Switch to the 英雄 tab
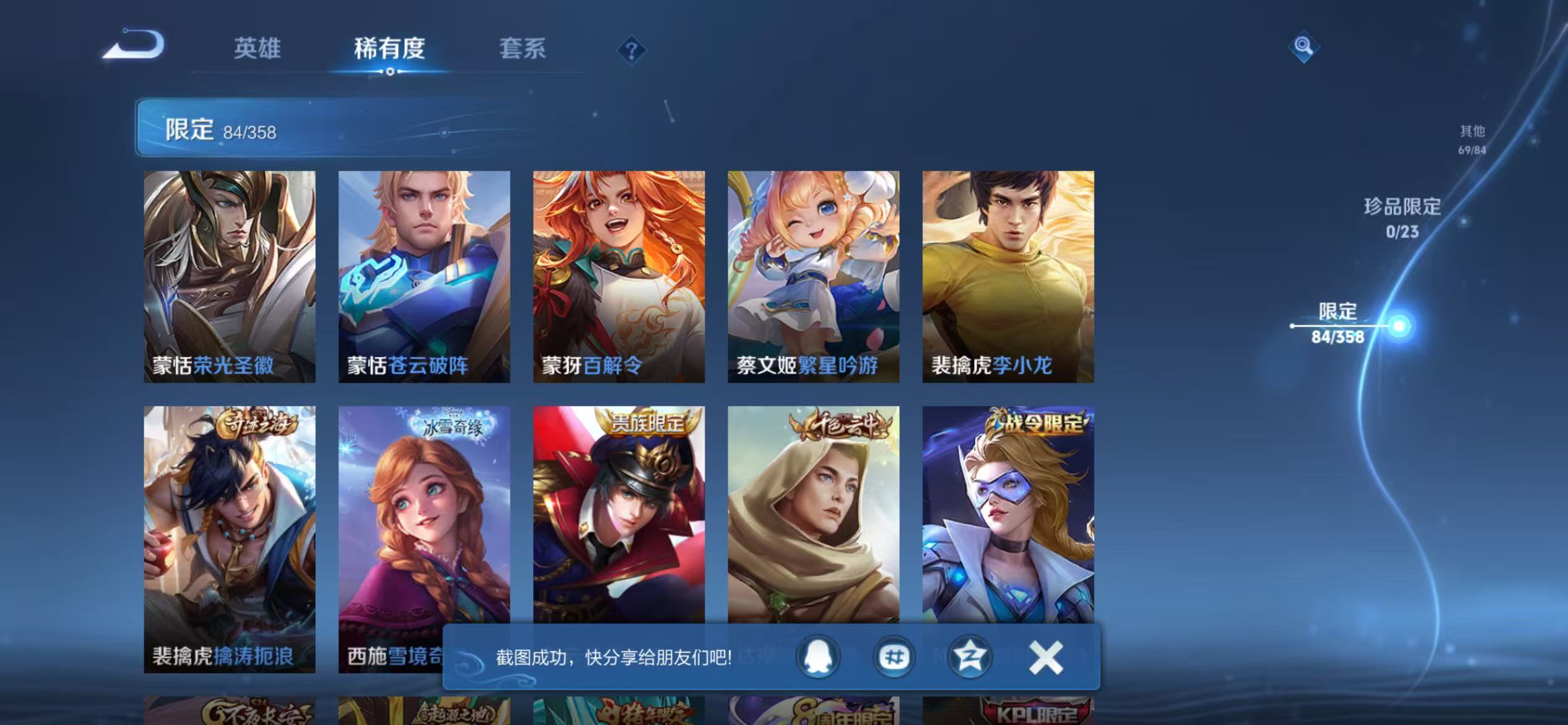The image size is (1568, 725). pyautogui.click(x=258, y=50)
